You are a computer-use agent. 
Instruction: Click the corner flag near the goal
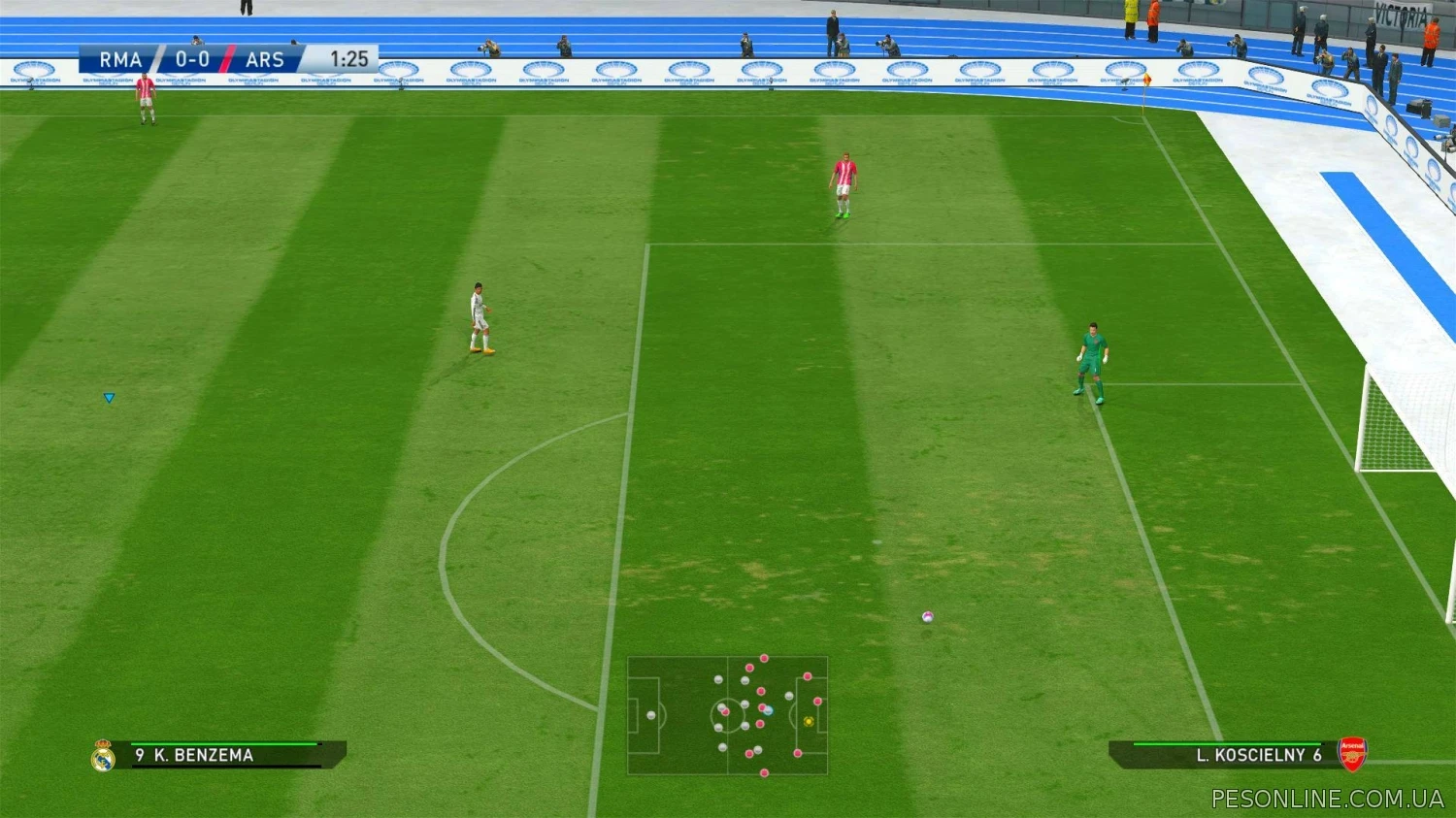tap(1148, 81)
